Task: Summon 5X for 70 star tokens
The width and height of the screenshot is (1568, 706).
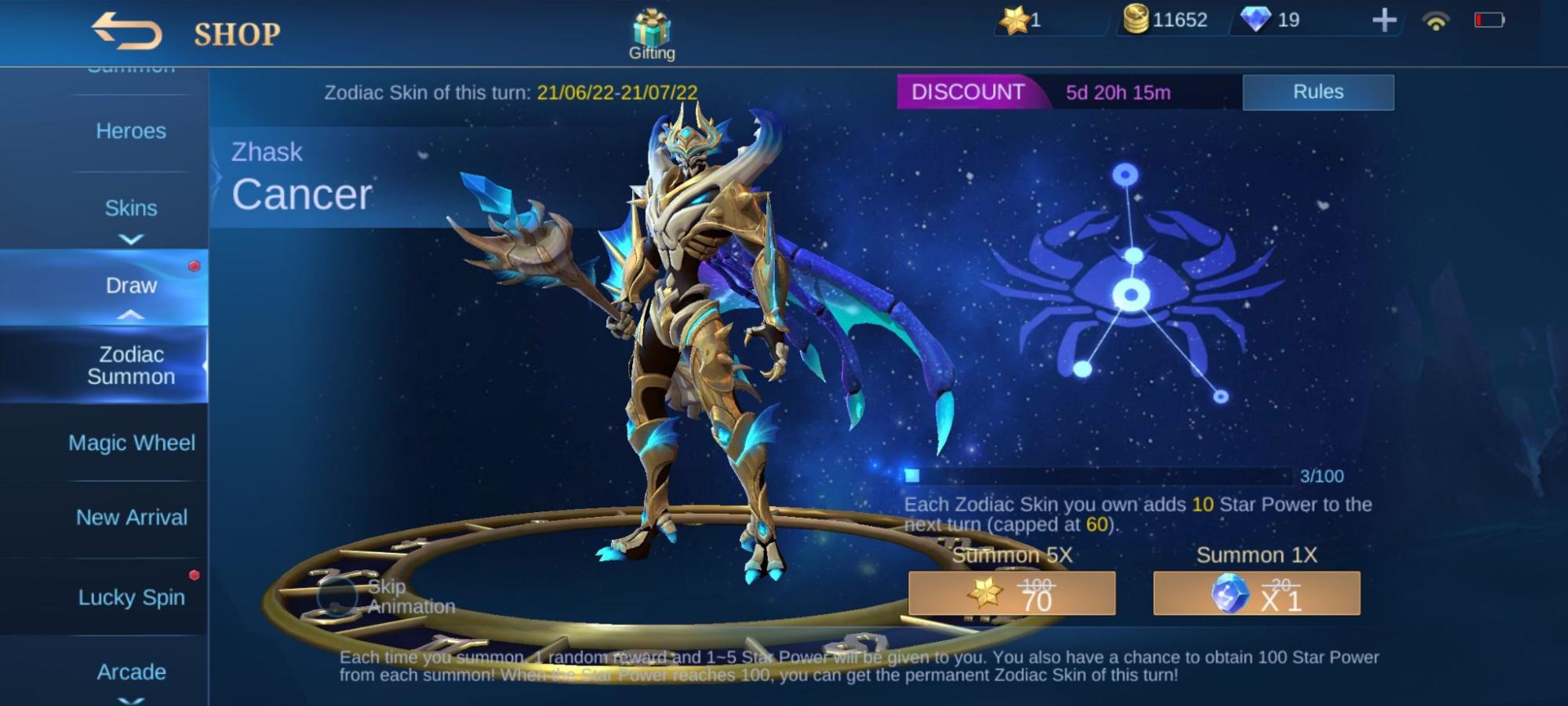Action: pos(1011,594)
